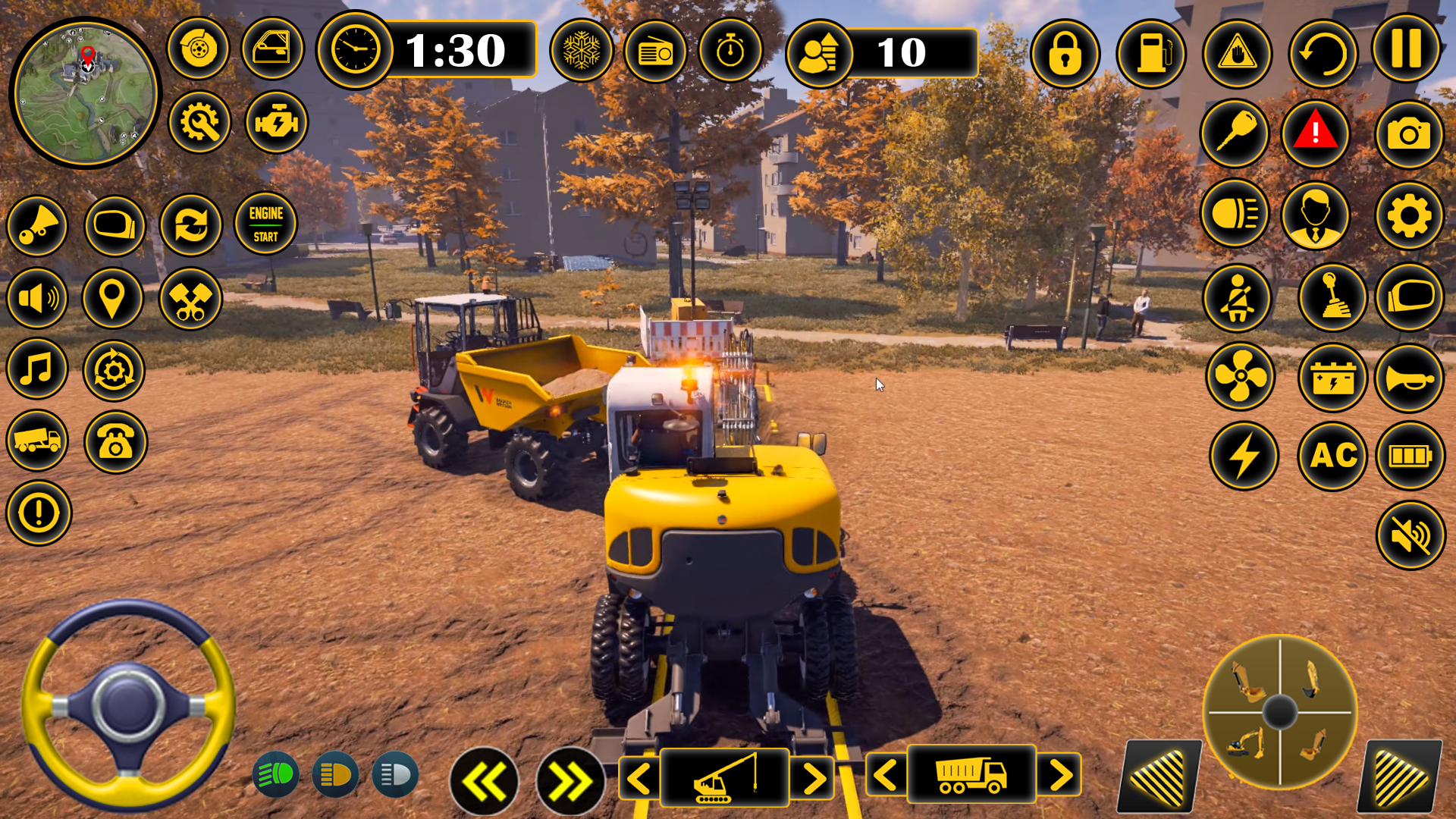The width and height of the screenshot is (1456, 819).
Task: Click the steering wheel control
Action: [127, 704]
